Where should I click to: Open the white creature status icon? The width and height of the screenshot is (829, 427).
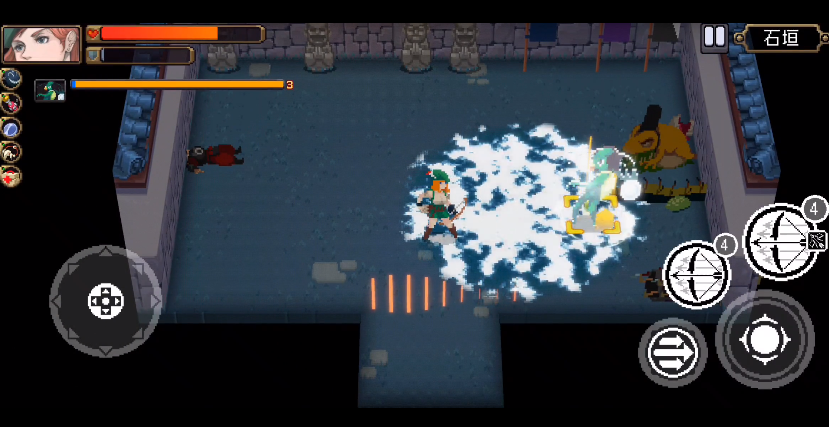click(x=11, y=152)
